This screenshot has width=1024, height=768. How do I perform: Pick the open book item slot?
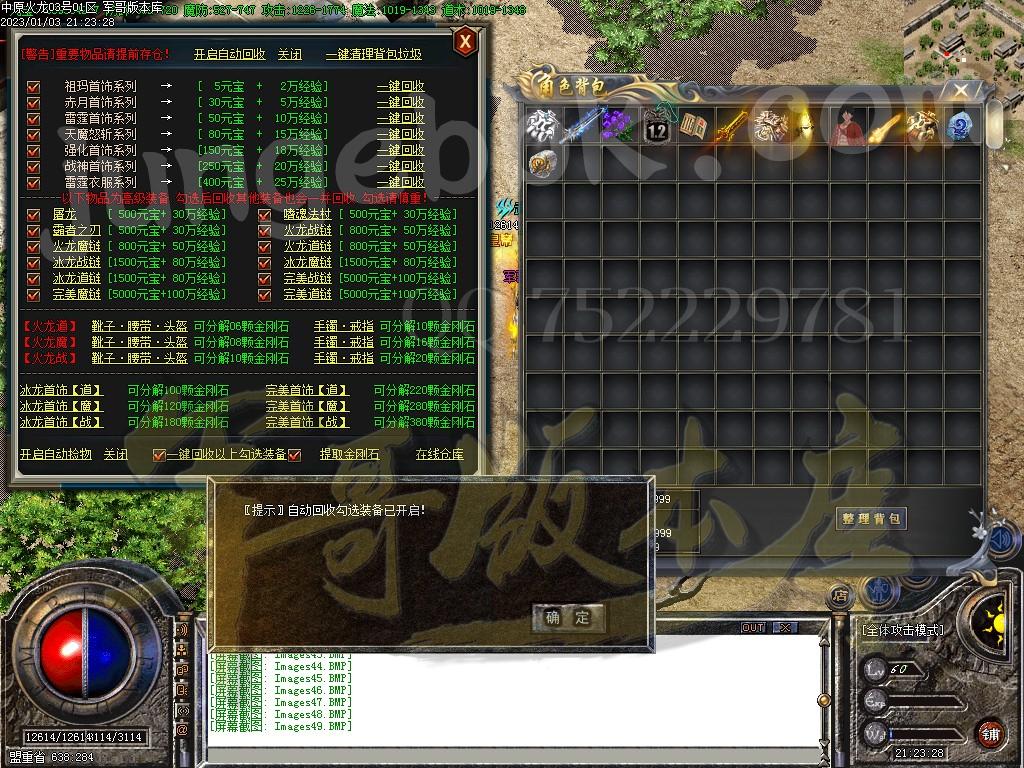coord(694,127)
